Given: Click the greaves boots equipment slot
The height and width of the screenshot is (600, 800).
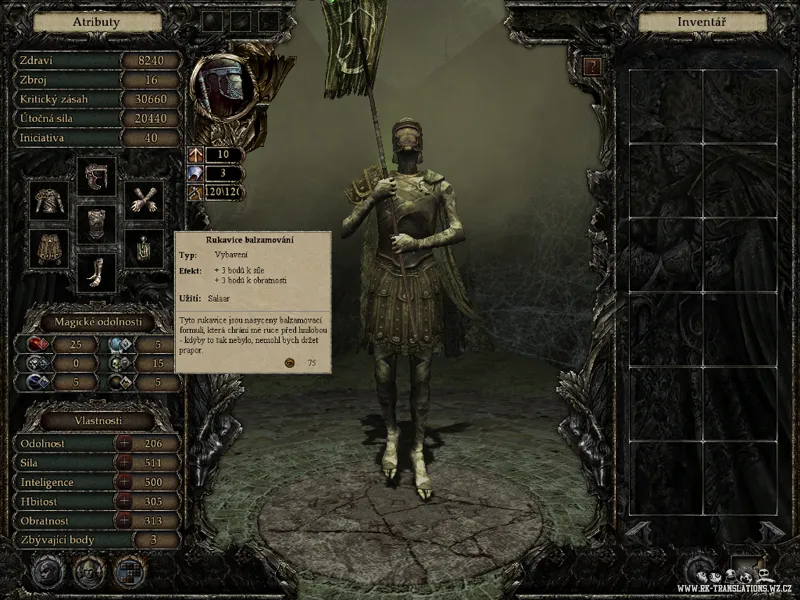Looking at the screenshot, I should pos(97,271).
